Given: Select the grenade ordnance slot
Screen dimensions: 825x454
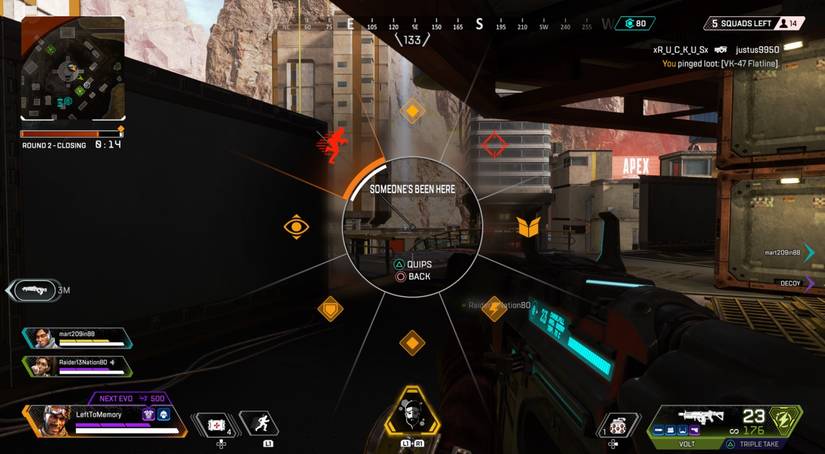Looking at the screenshot, I should (x=620, y=425).
